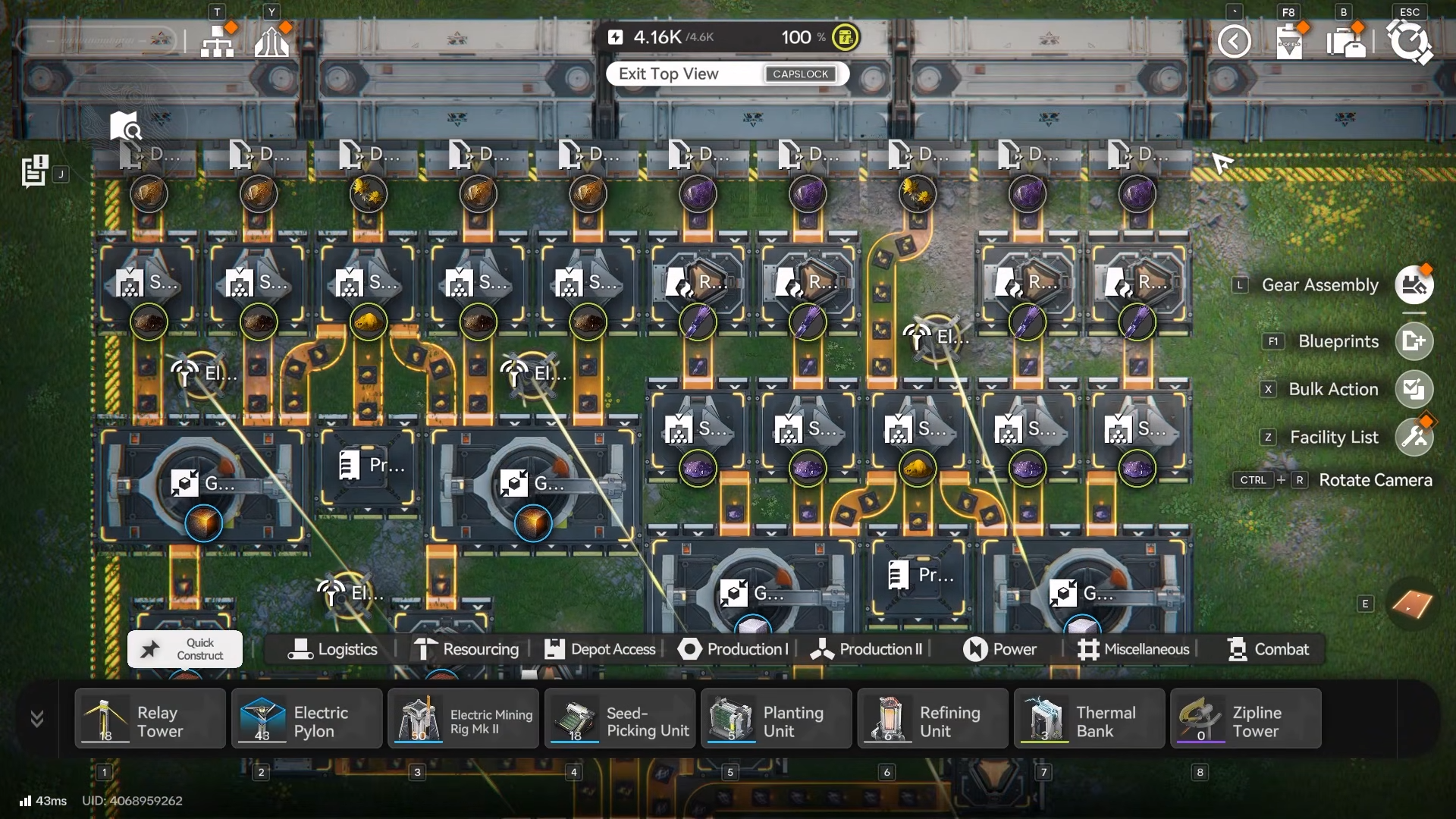The image size is (1456, 819).
Task: Pick the Seed-Picking Unit slot
Action: click(620, 719)
